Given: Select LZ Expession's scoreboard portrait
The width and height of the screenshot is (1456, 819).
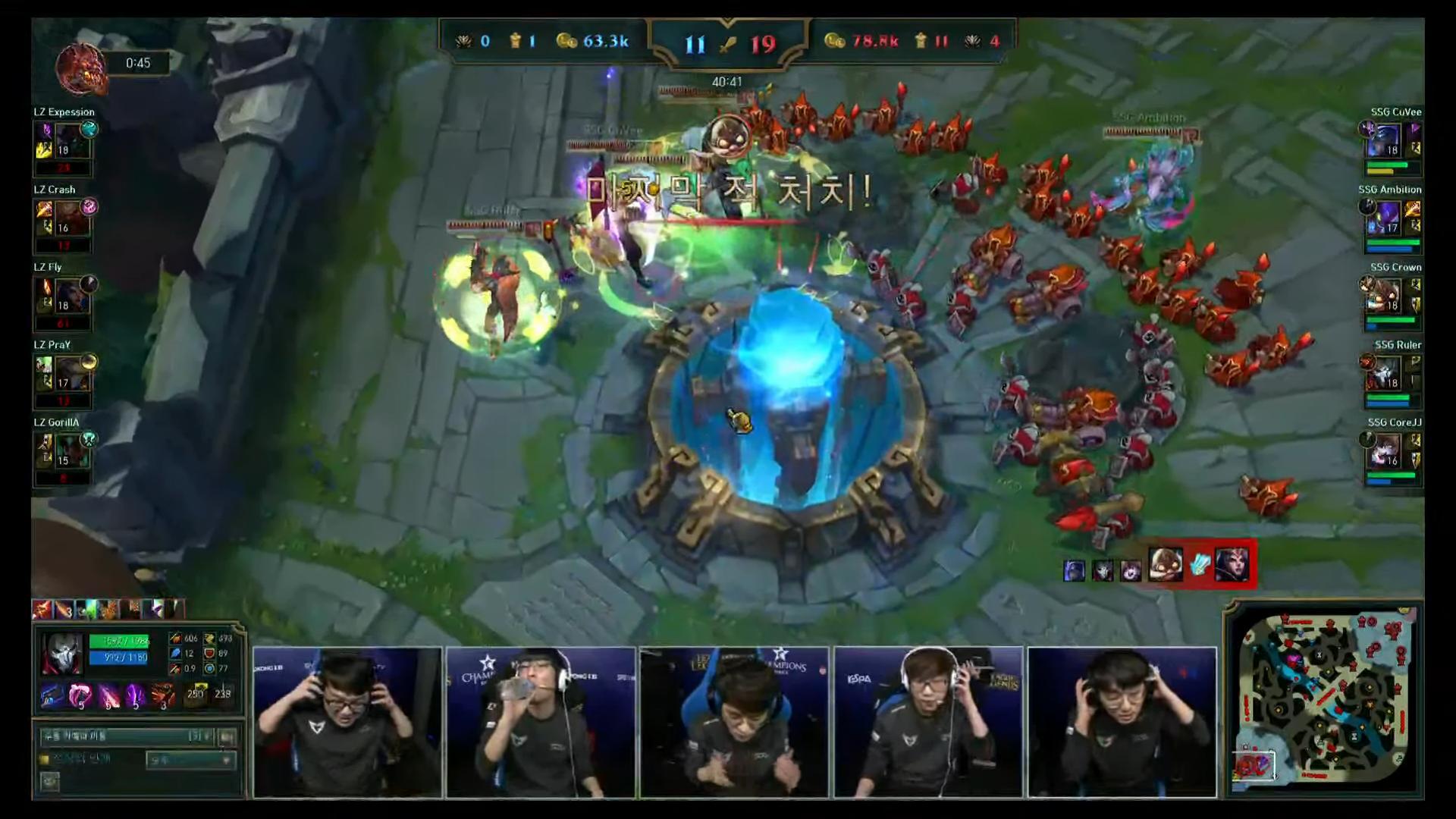Looking at the screenshot, I should (x=73, y=141).
